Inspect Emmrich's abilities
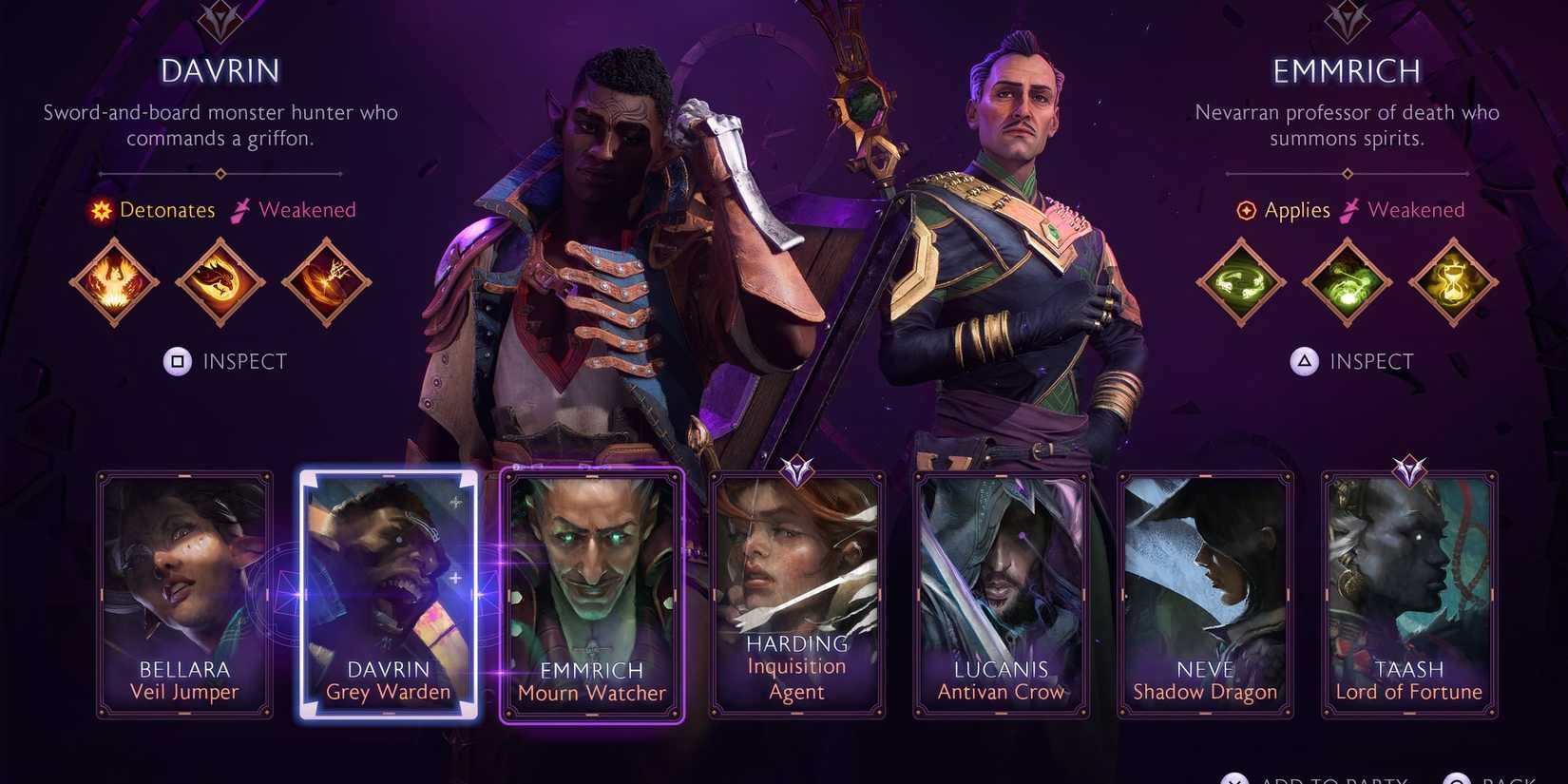 point(1352,361)
